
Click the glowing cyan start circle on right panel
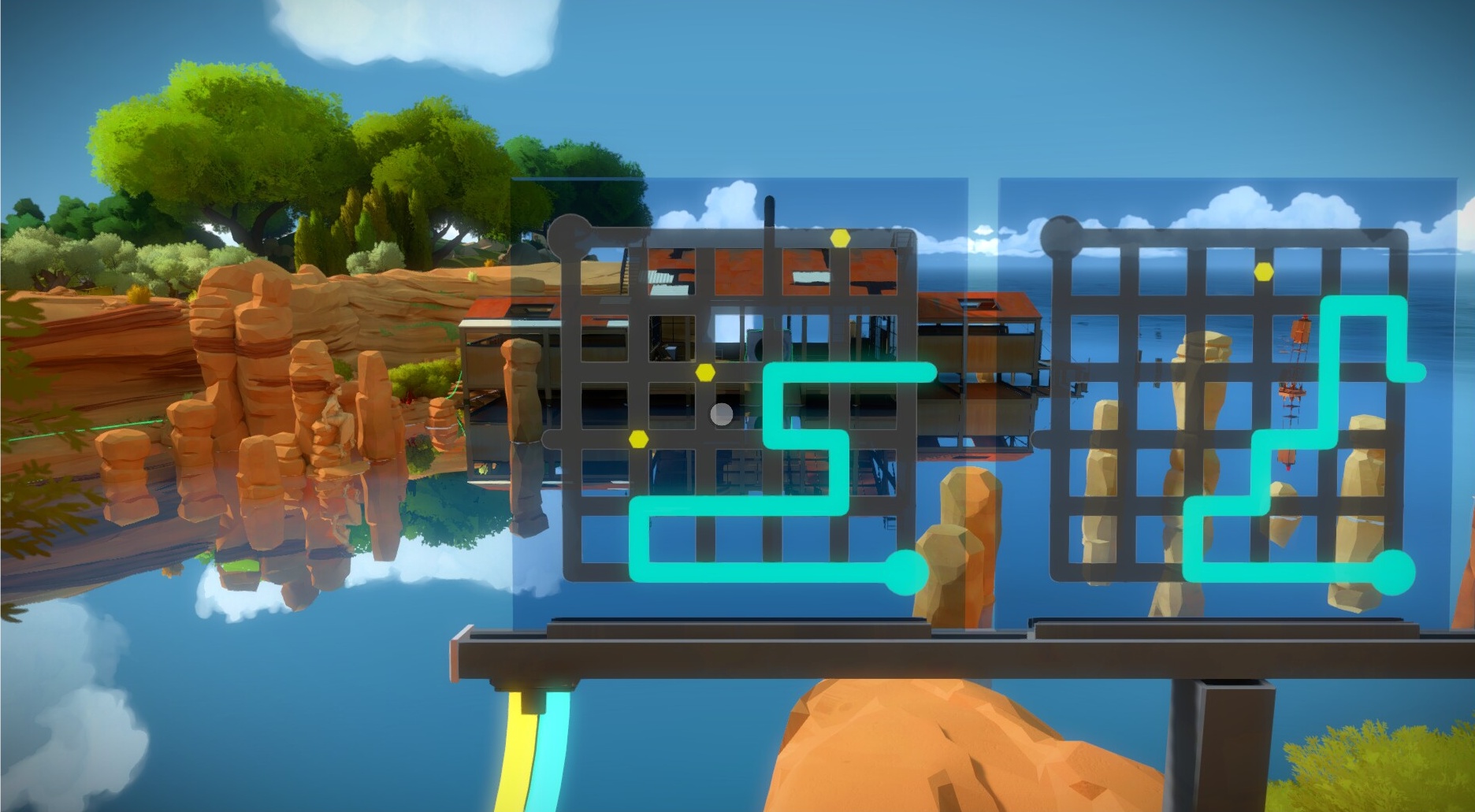point(1392,572)
